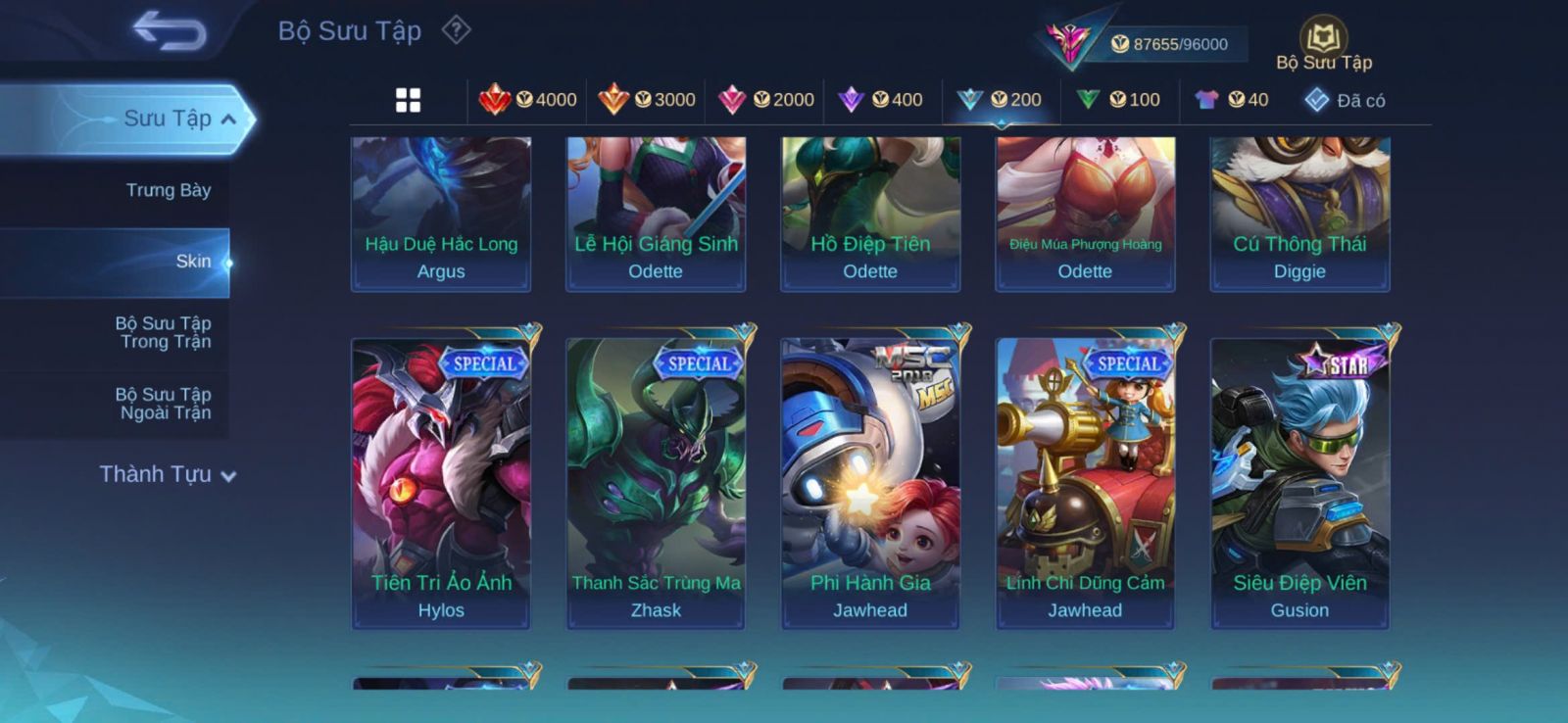This screenshot has height=723, width=1568.
Task: Select the 100 point tier filter
Action: (x=1118, y=100)
